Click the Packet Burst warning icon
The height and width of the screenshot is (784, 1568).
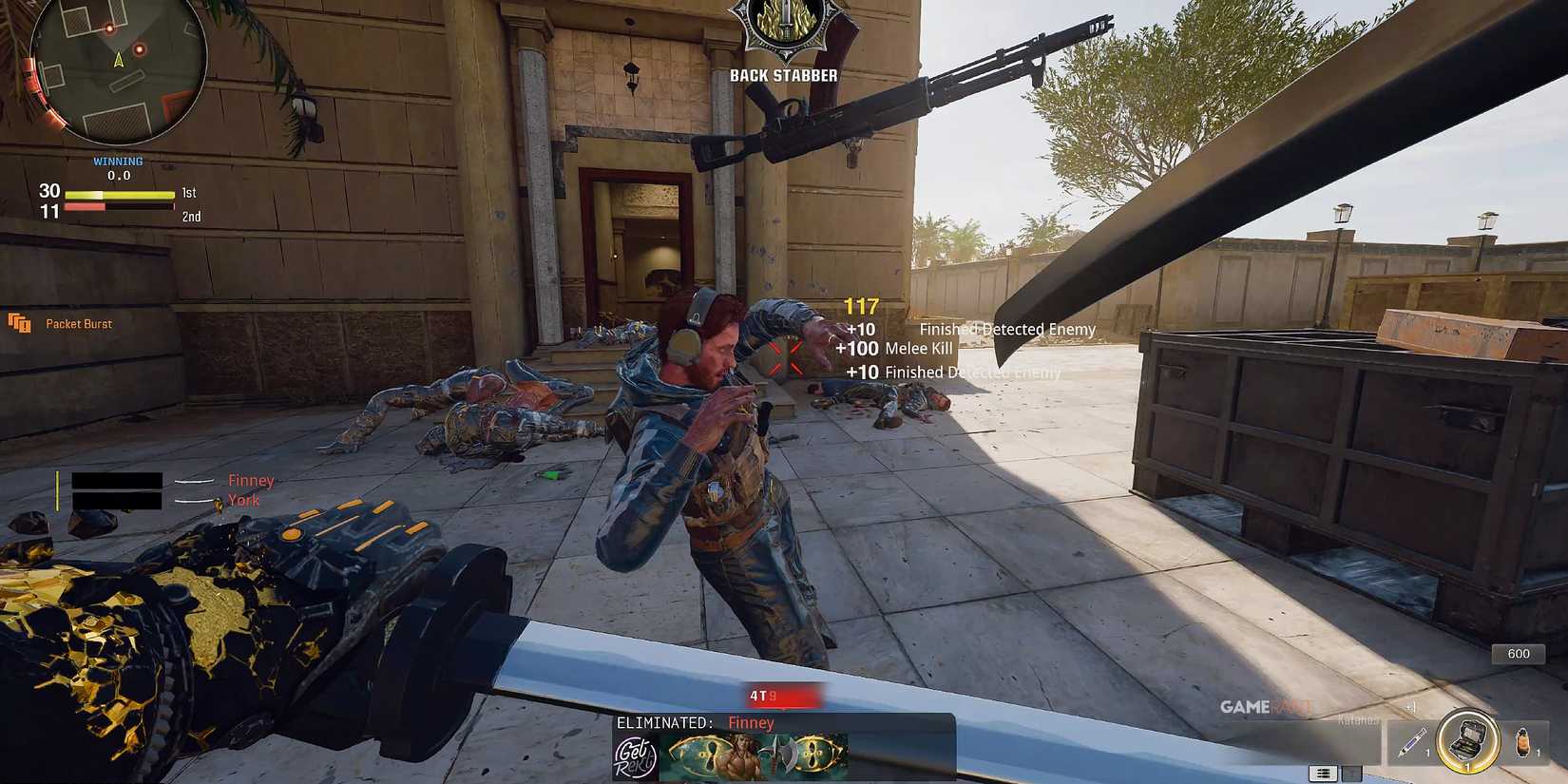click(x=21, y=323)
